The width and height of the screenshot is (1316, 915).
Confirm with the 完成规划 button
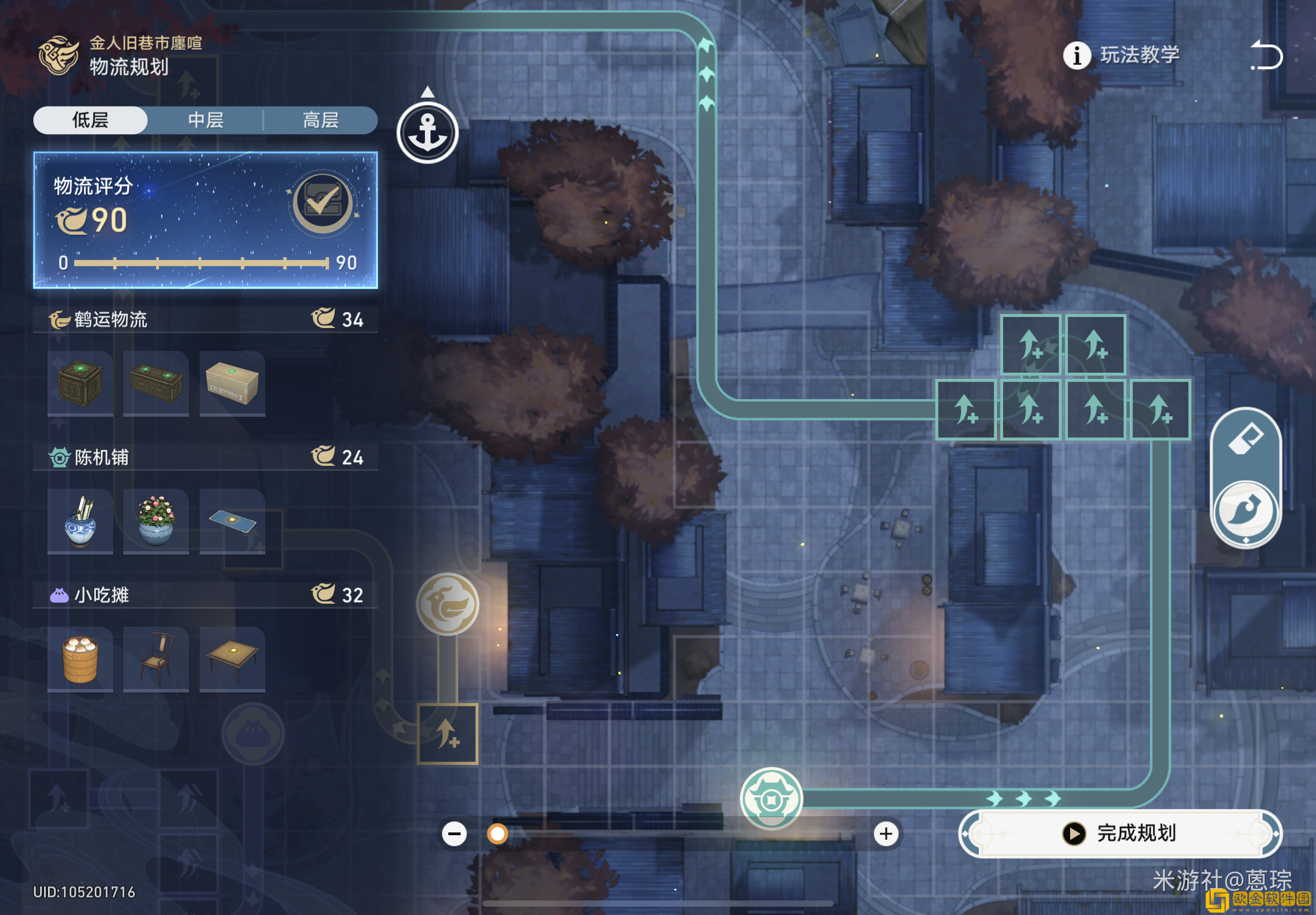(1120, 833)
